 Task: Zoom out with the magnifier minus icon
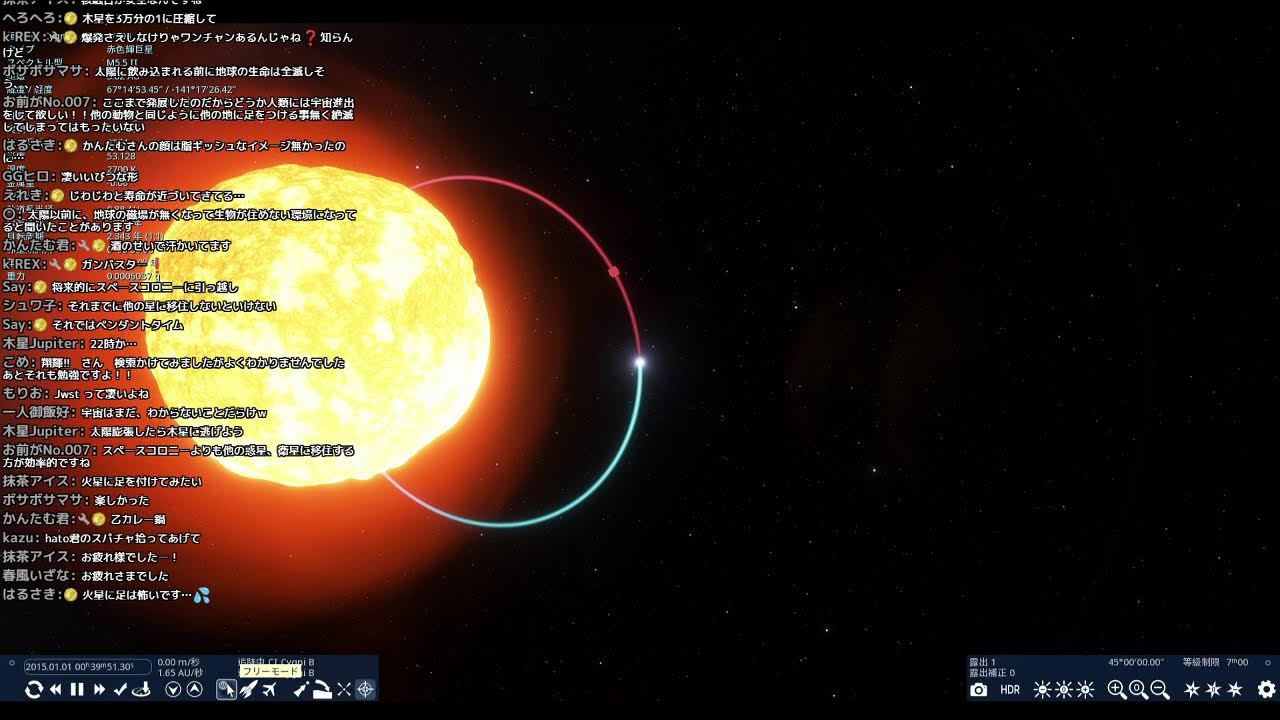(1158, 689)
